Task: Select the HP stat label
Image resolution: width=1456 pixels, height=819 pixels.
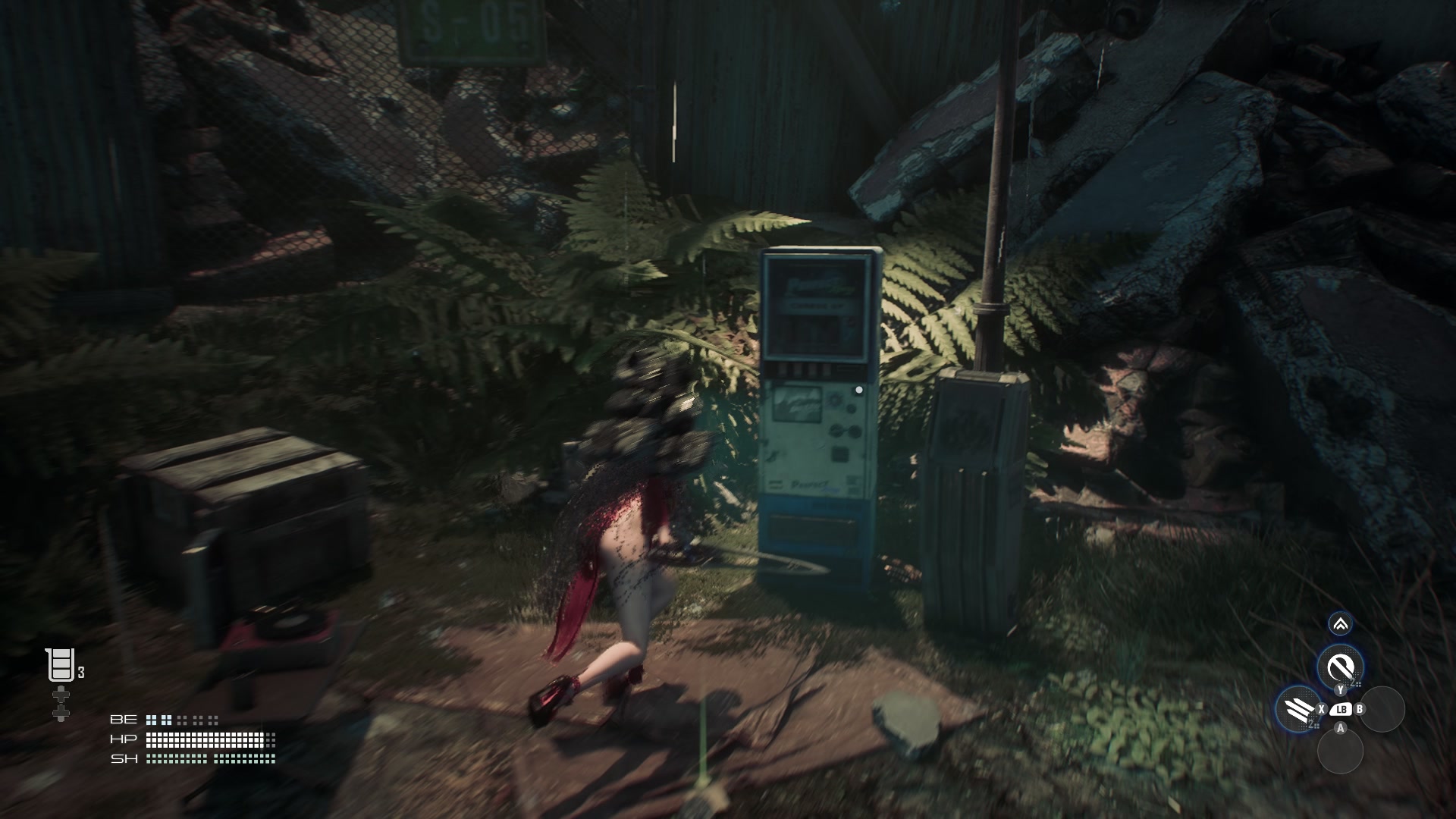Action: tap(124, 739)
